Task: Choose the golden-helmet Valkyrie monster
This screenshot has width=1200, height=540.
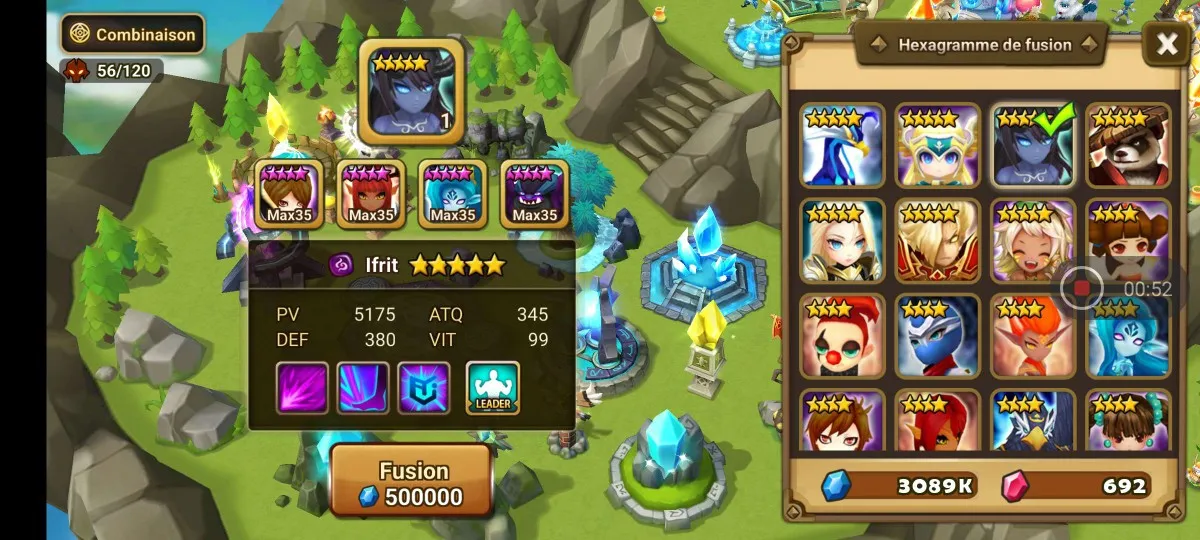Action: (937, 146)
